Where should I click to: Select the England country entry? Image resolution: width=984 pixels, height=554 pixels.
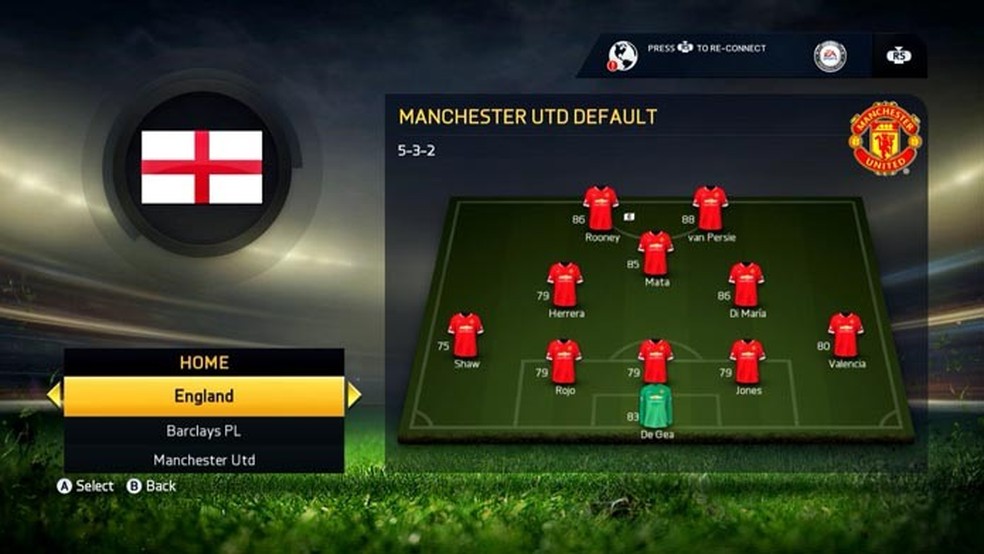[204, 396]
